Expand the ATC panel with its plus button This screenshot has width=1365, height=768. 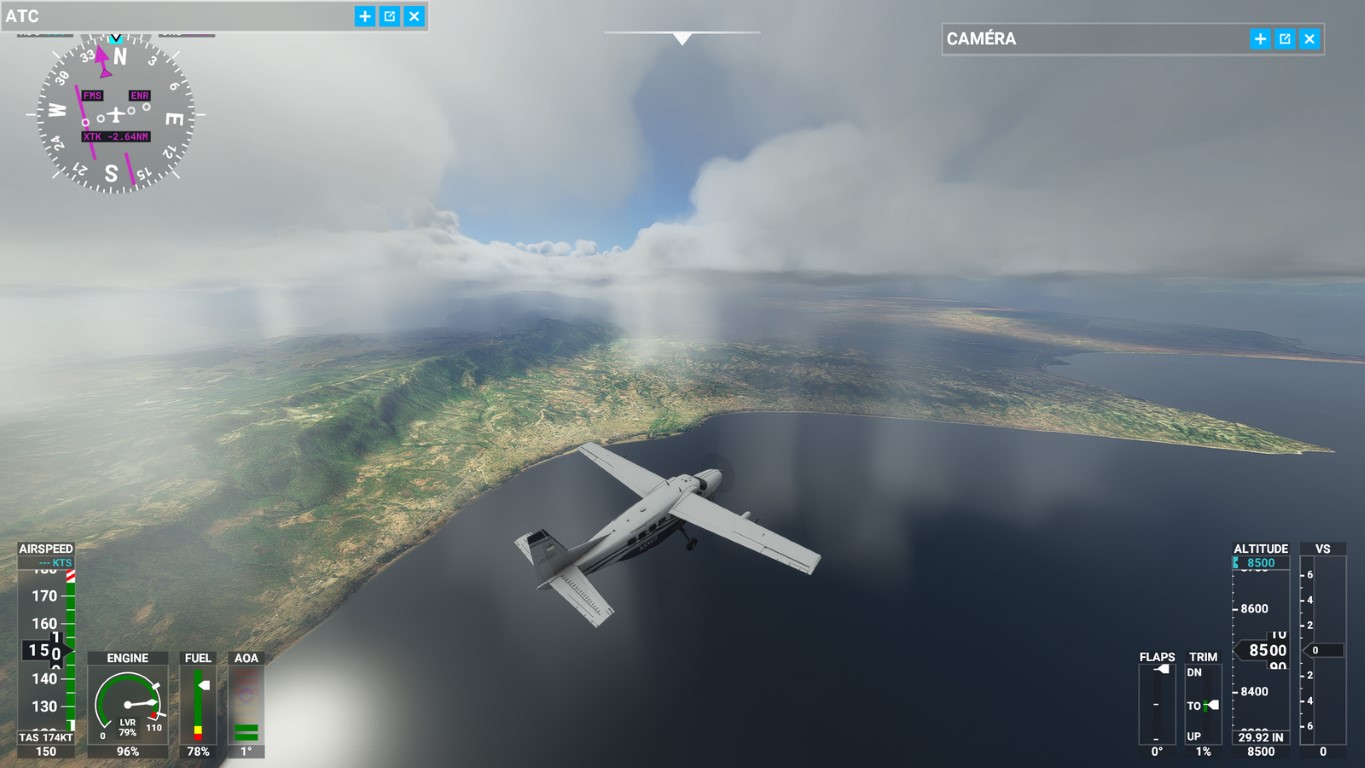(x=365, y=16)
